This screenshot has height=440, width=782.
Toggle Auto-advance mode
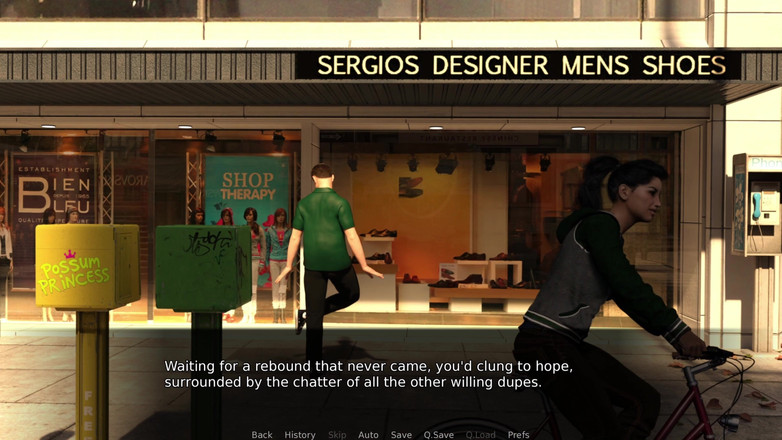[x=368, y=435]
